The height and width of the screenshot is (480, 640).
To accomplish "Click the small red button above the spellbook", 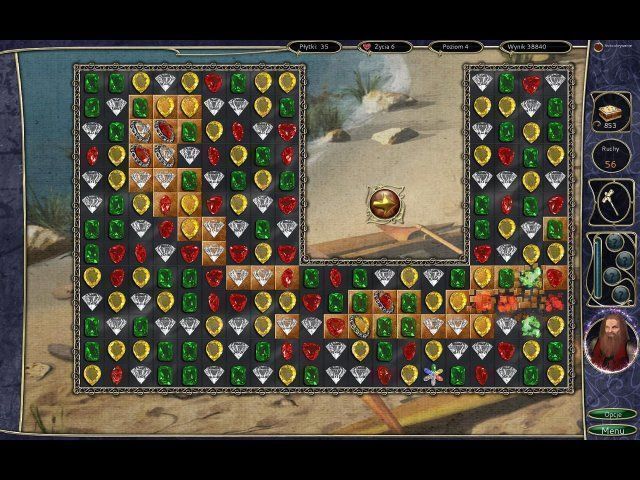I will click(594, 46).
